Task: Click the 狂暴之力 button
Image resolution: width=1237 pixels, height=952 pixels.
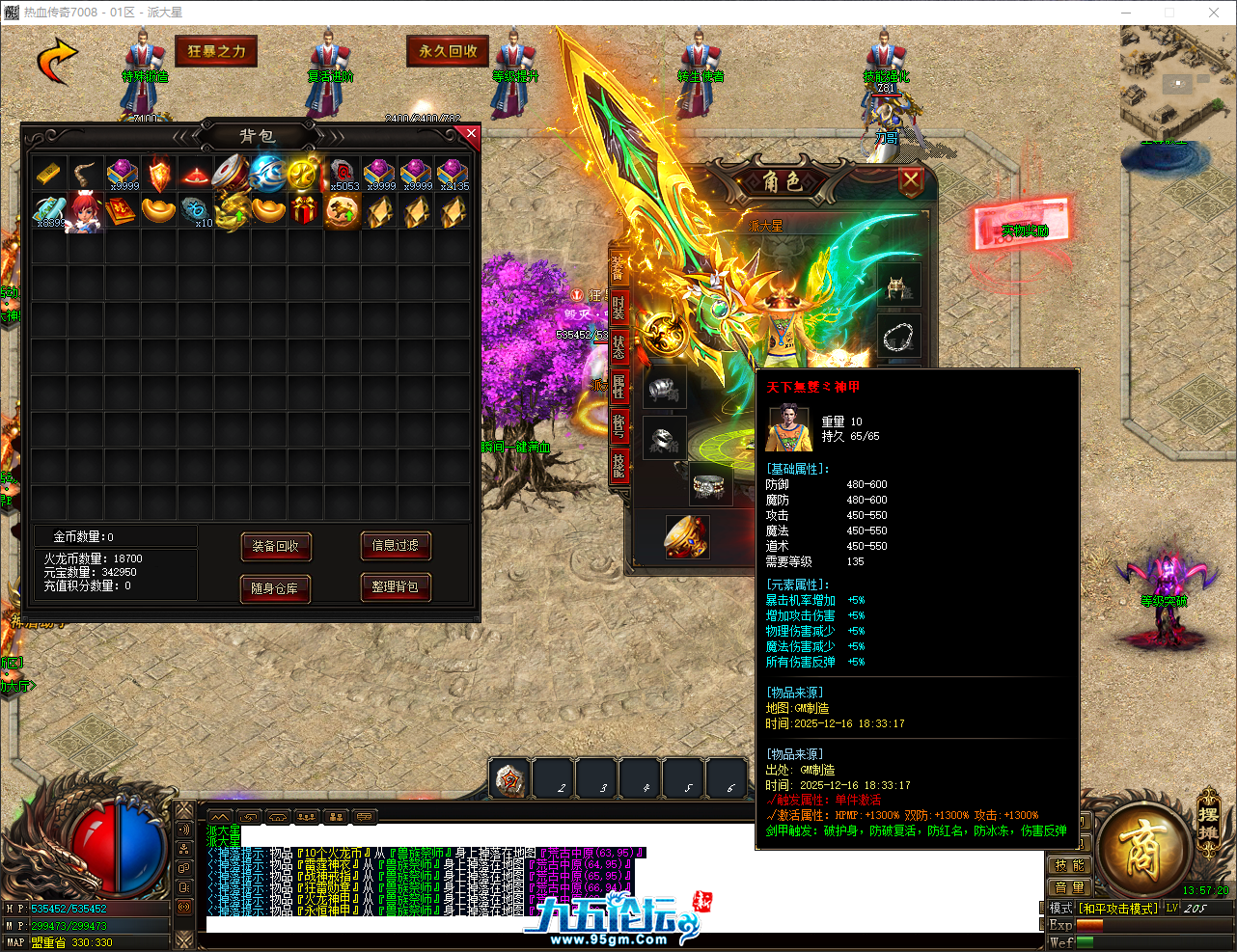Action: click(216, 51)
